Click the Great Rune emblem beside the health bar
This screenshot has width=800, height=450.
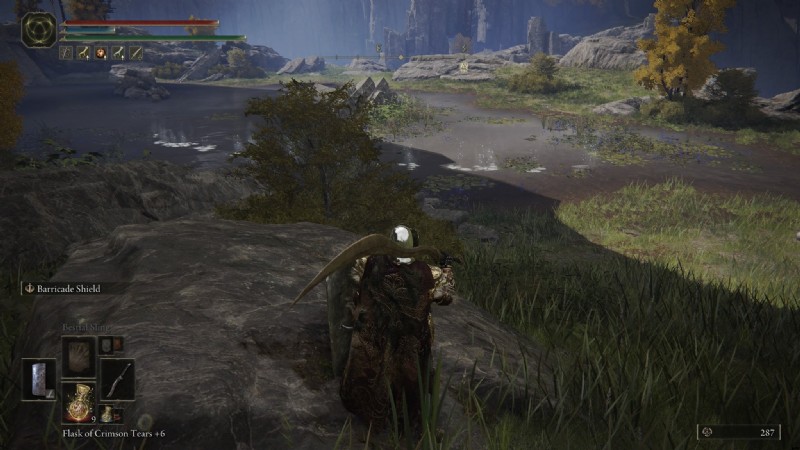39,30
